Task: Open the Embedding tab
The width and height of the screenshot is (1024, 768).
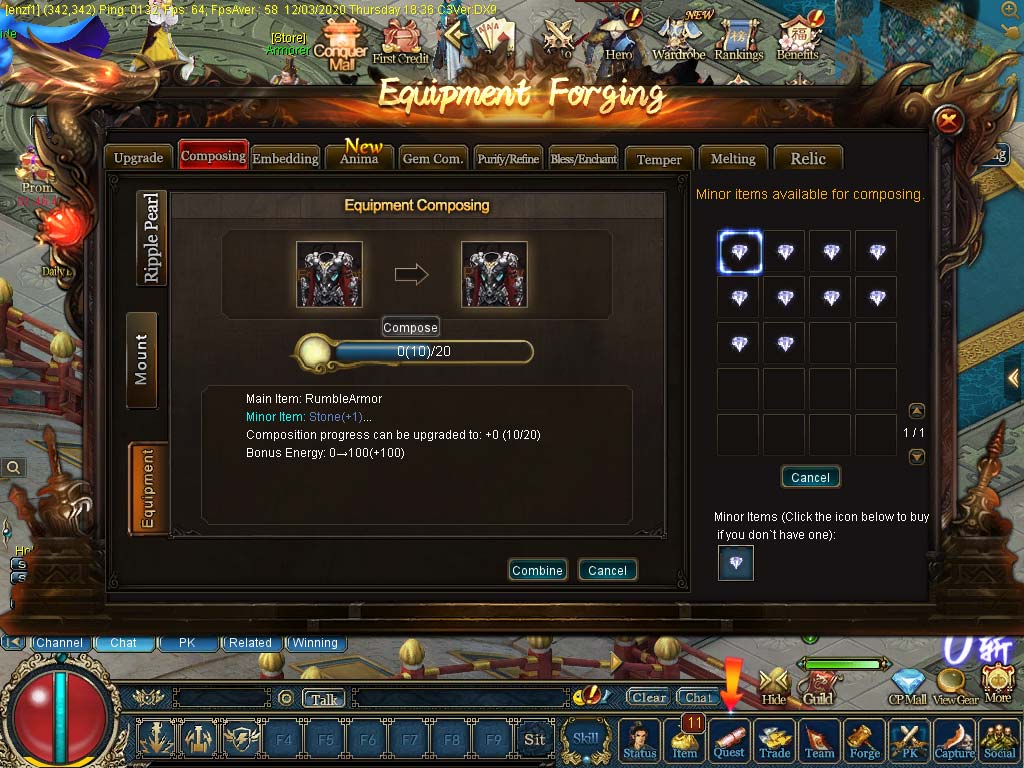Action: 285,158
